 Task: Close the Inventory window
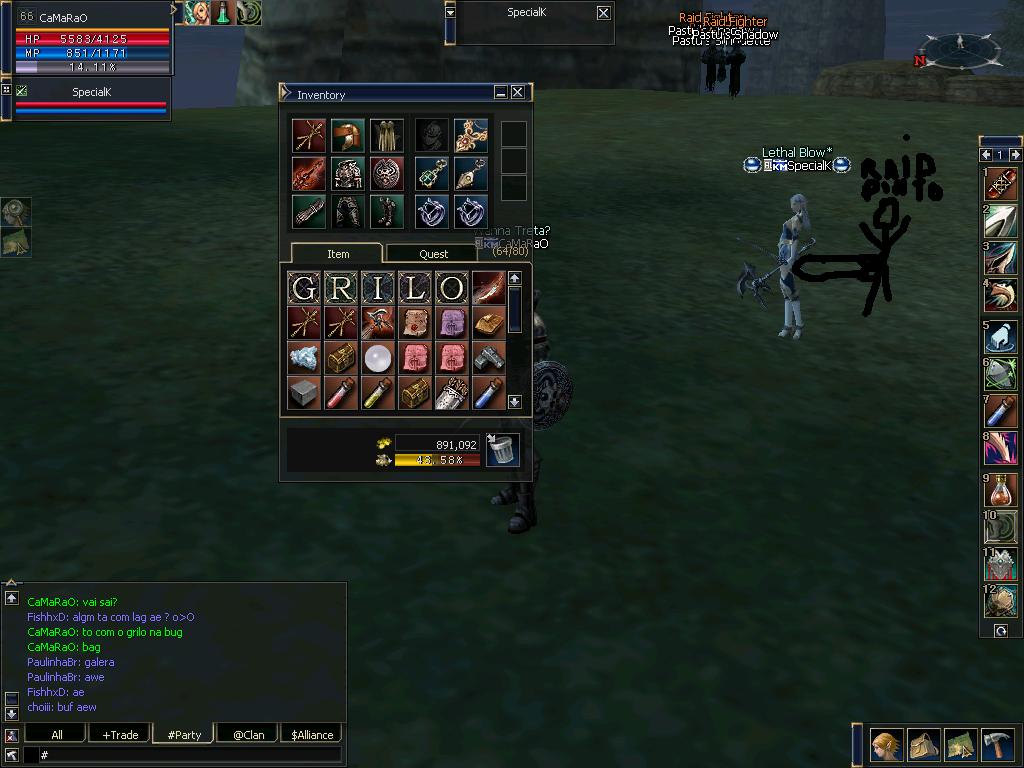point(518,92)
